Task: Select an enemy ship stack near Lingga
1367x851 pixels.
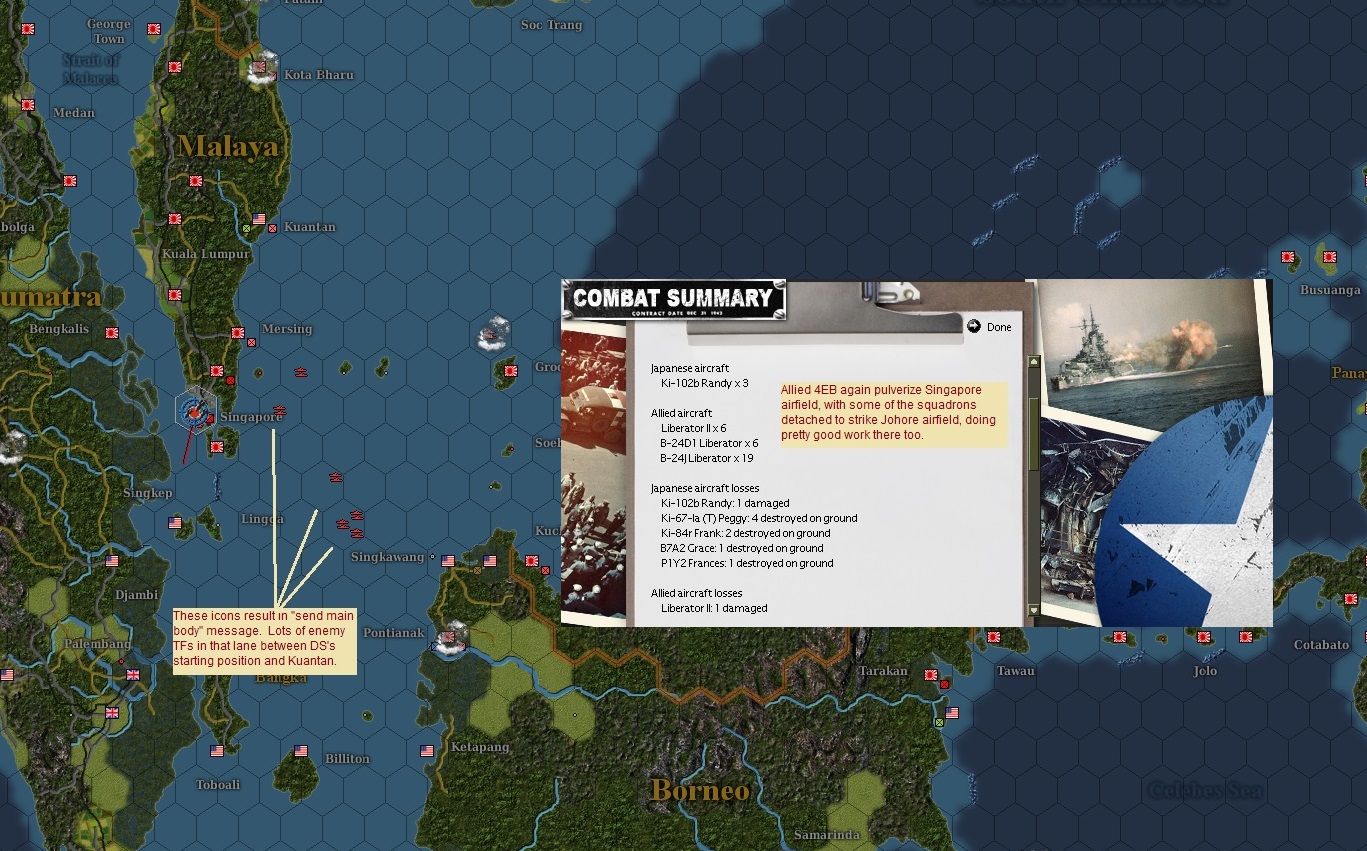Action: point(342,523)
